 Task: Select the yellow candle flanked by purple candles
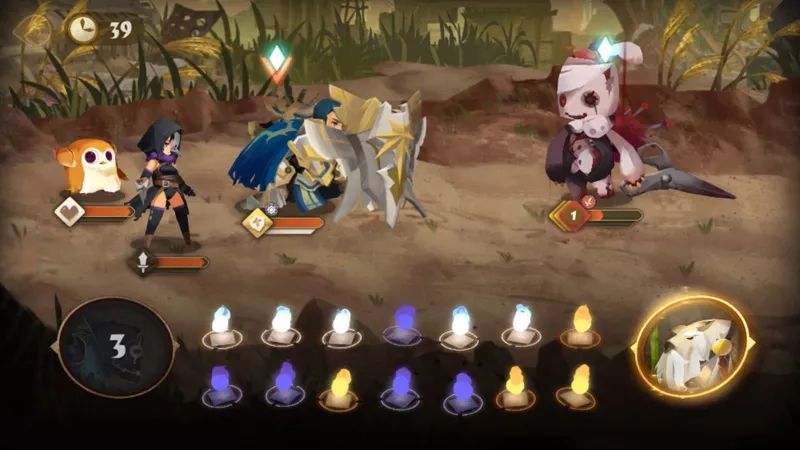(x=340, y=385)
